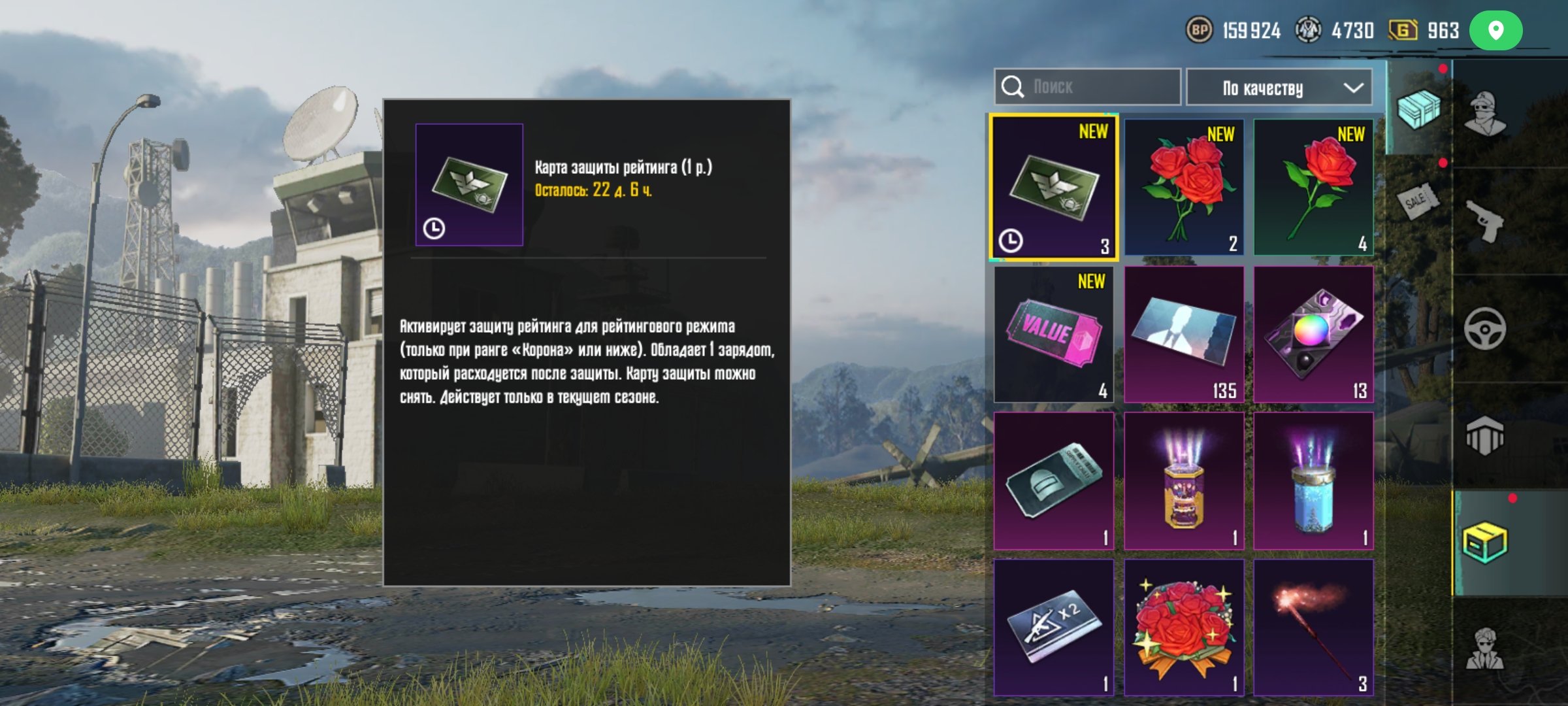
Task: Select the blue glowing canister crate
Action: (1313, 481)
